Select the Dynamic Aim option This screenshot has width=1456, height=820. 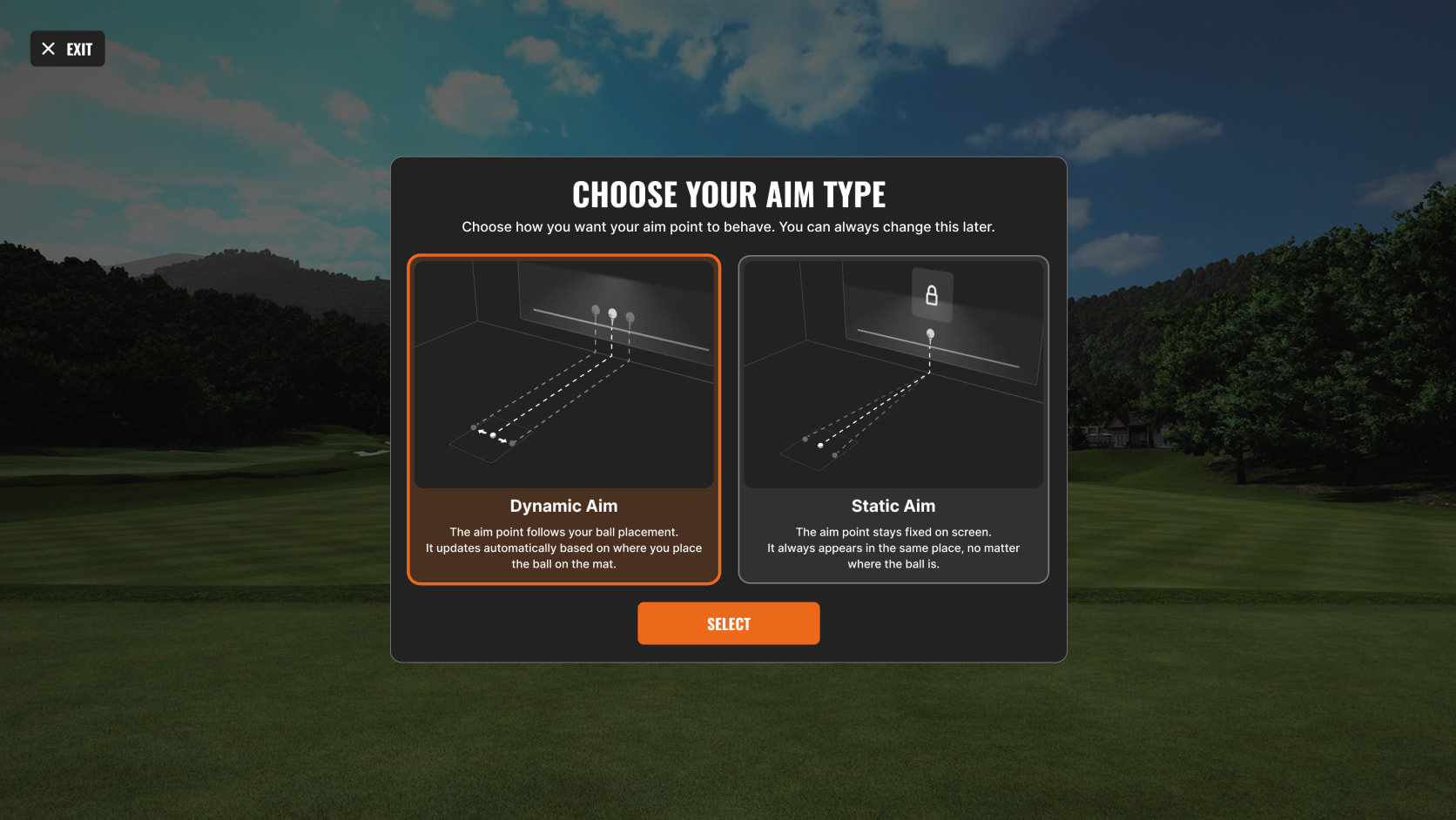pyautogui.click(x=564, y=418)
